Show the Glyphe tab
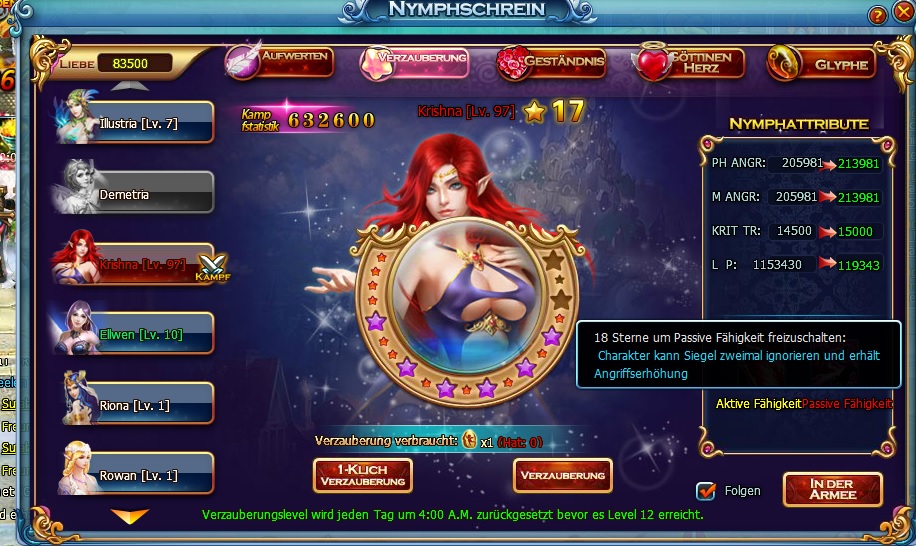The image size is (916, 546). point(822,64)
